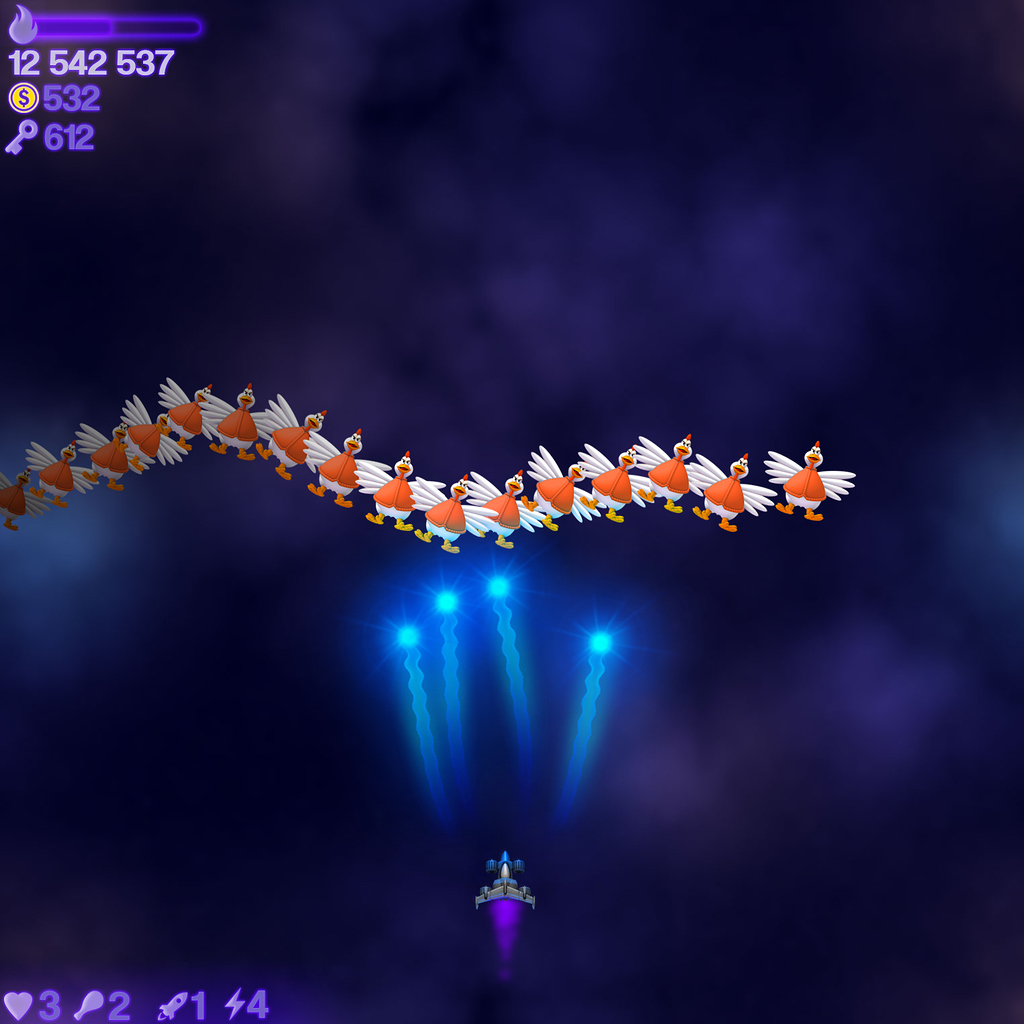Click the flame overheat icon
The height and width of the screenshot is (1024, 1024).
(x=22, y=25)
